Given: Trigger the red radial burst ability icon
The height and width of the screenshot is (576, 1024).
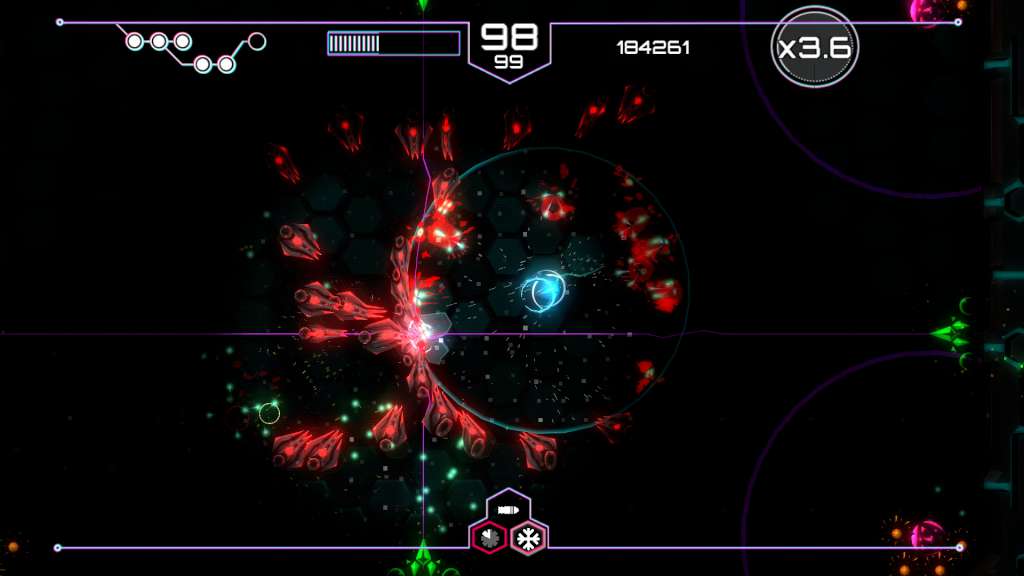Looking at the screenshot, I should [488, 539].
